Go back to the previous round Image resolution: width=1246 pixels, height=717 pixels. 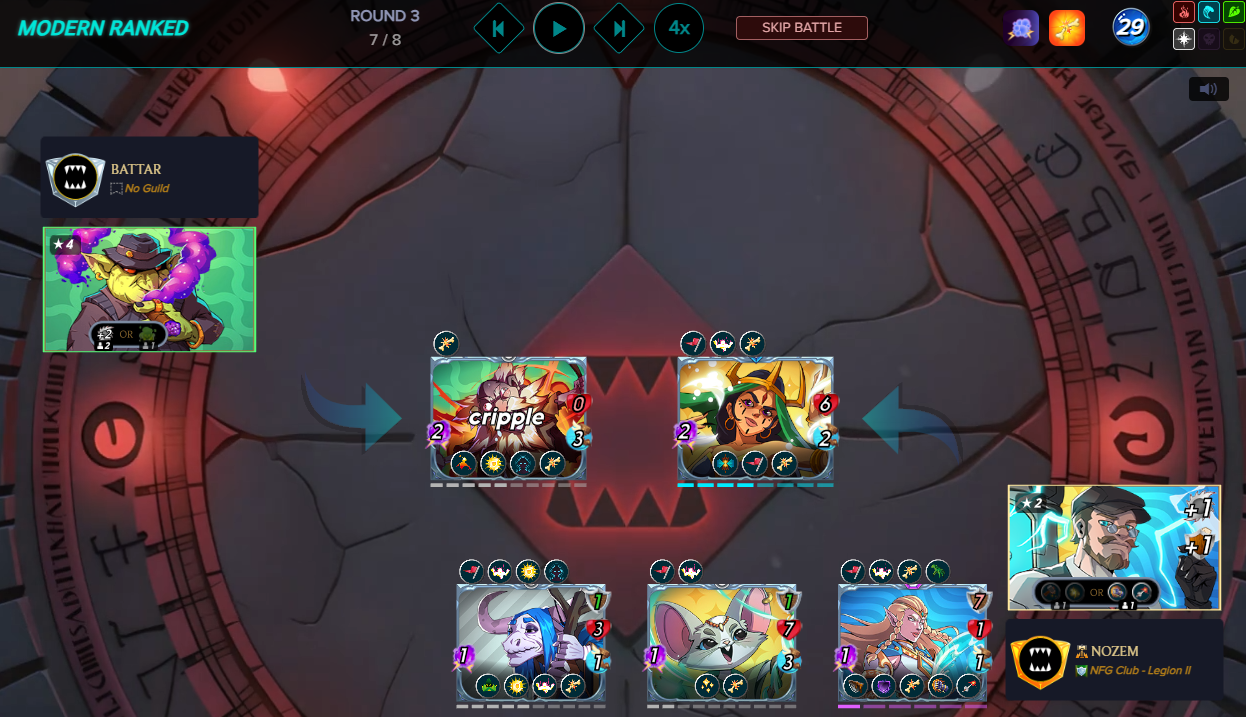click(499, 28)
